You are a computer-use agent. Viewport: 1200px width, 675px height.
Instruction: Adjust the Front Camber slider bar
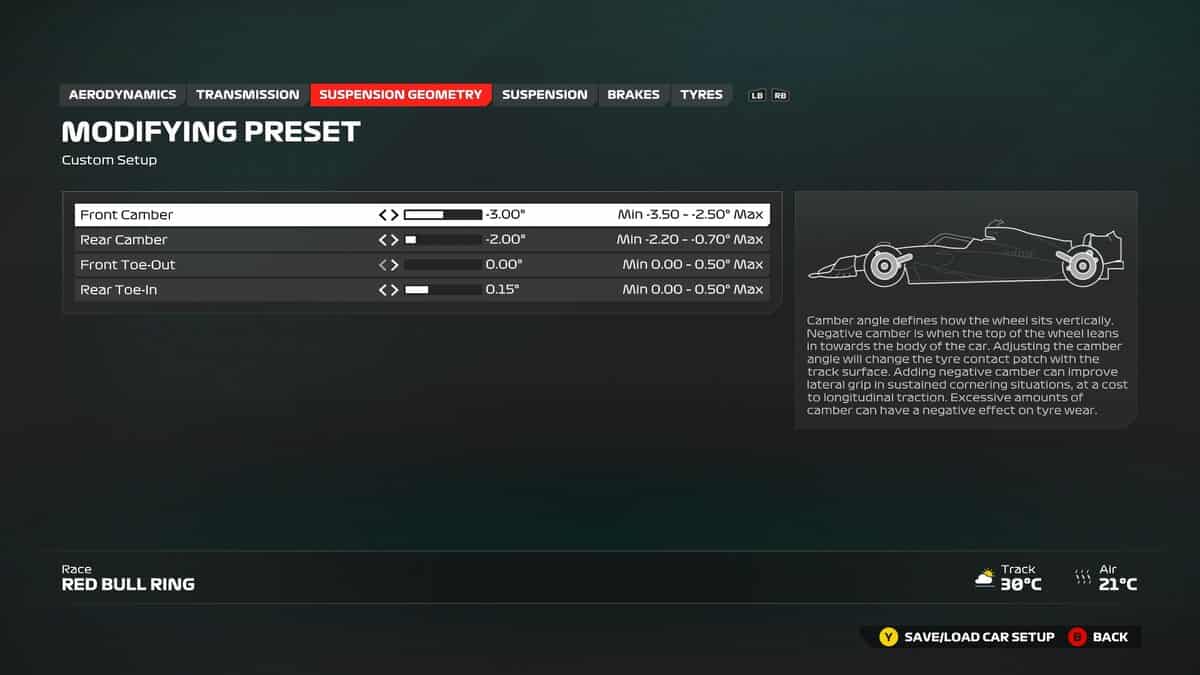[x=443, y=215]
